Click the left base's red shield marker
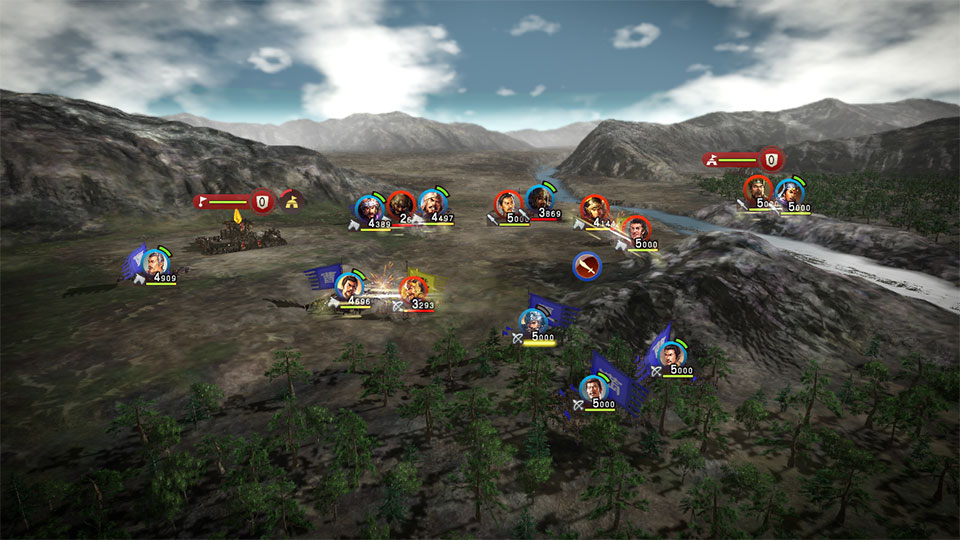Image resolution: width=960 pixels, height=540 pixels. click(x=262, y=201)
